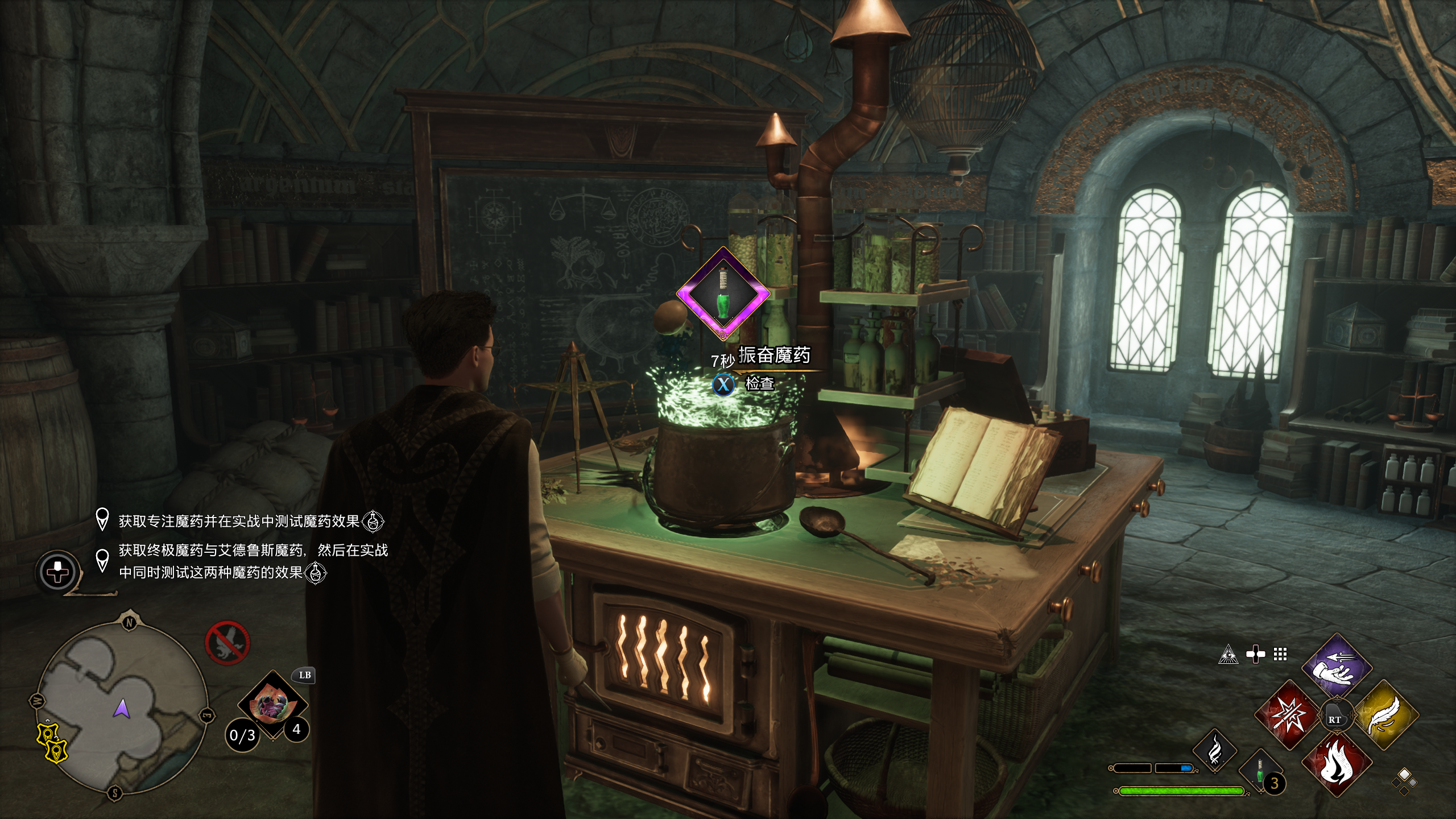Select the Maxima and Edurus potion objective

(253, 561)
